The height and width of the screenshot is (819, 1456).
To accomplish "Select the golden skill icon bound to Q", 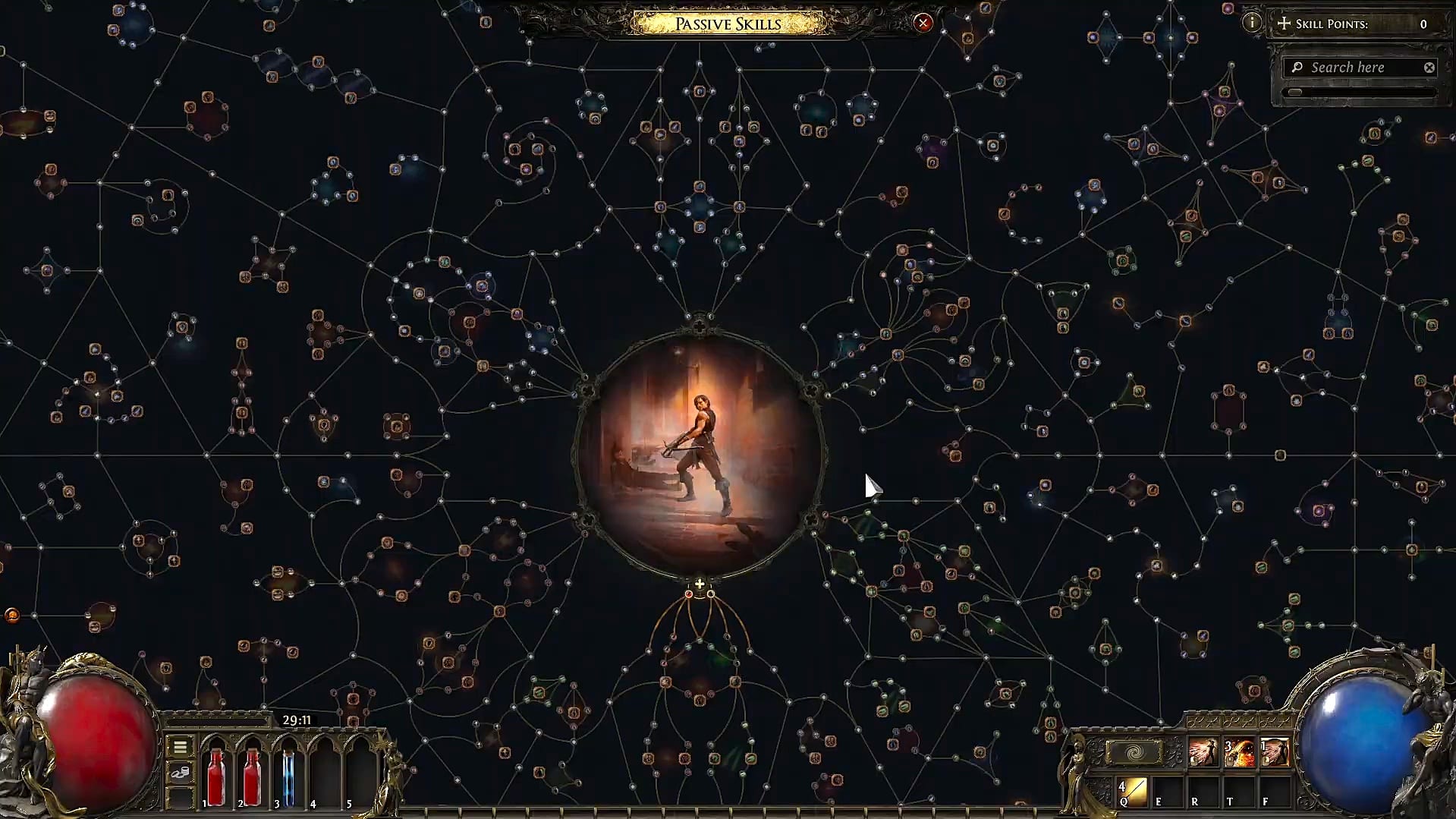I will tap(1134, 791).
